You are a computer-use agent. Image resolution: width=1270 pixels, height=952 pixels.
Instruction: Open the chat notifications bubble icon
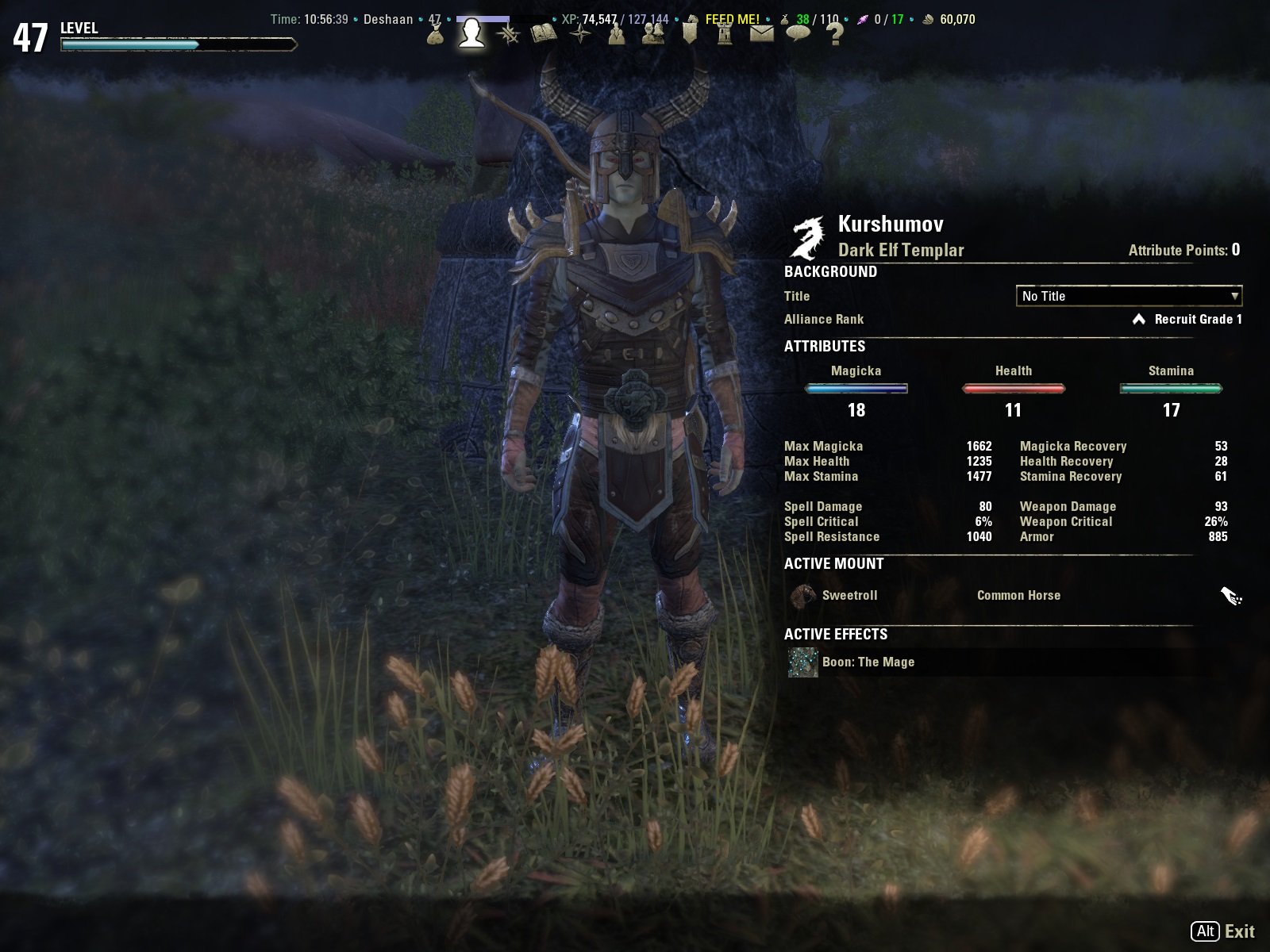point(797,35)
